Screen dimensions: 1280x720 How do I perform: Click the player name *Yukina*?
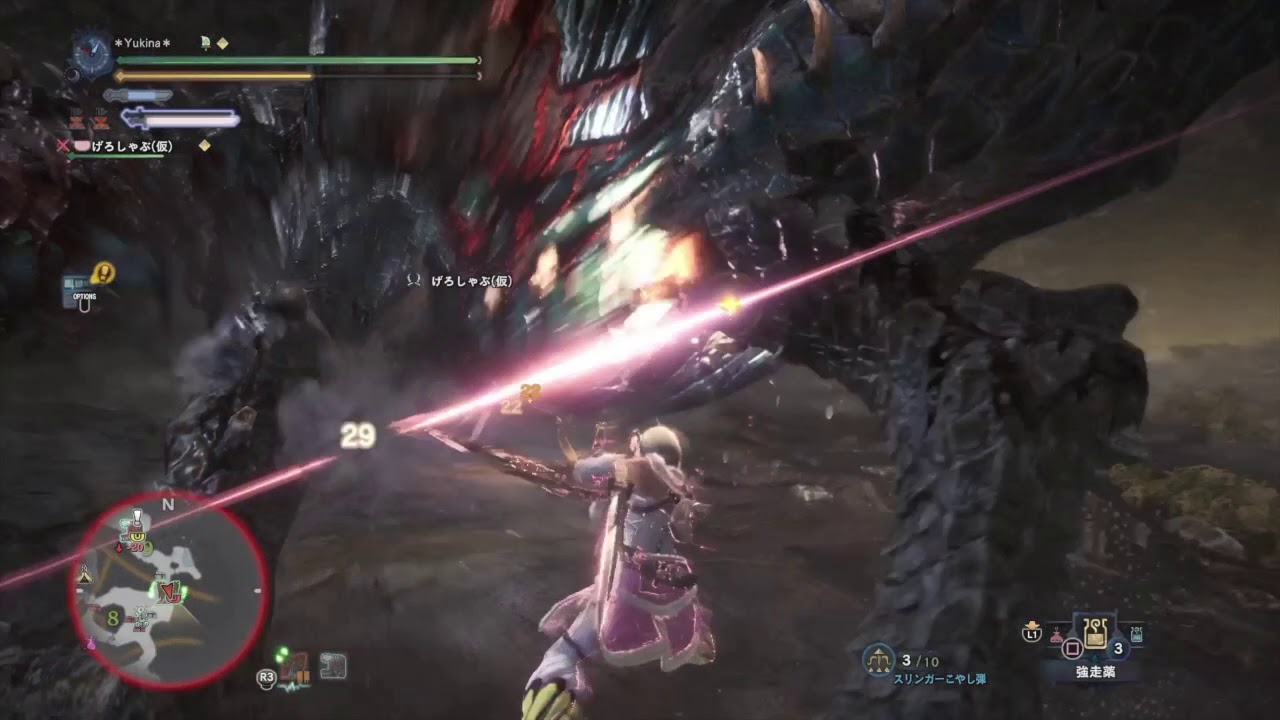click(x=141, y=43)
